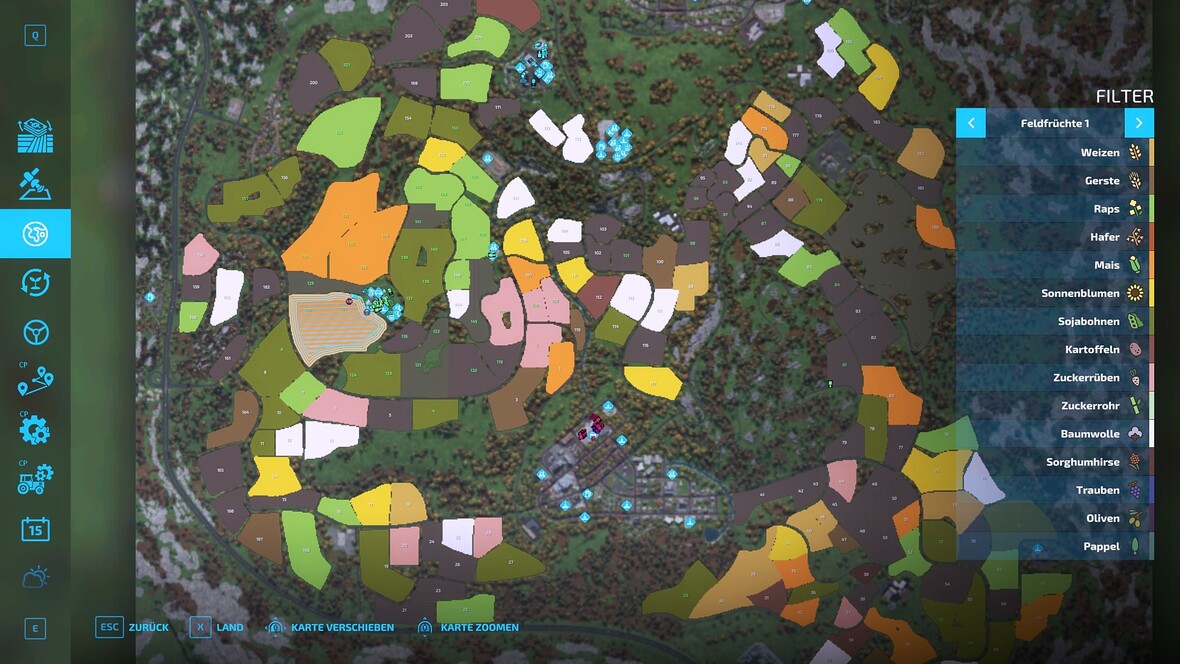The height and width of the screenshot is (664, 1180).
Task: Select the Mais filter entry
Action: 1054,265
